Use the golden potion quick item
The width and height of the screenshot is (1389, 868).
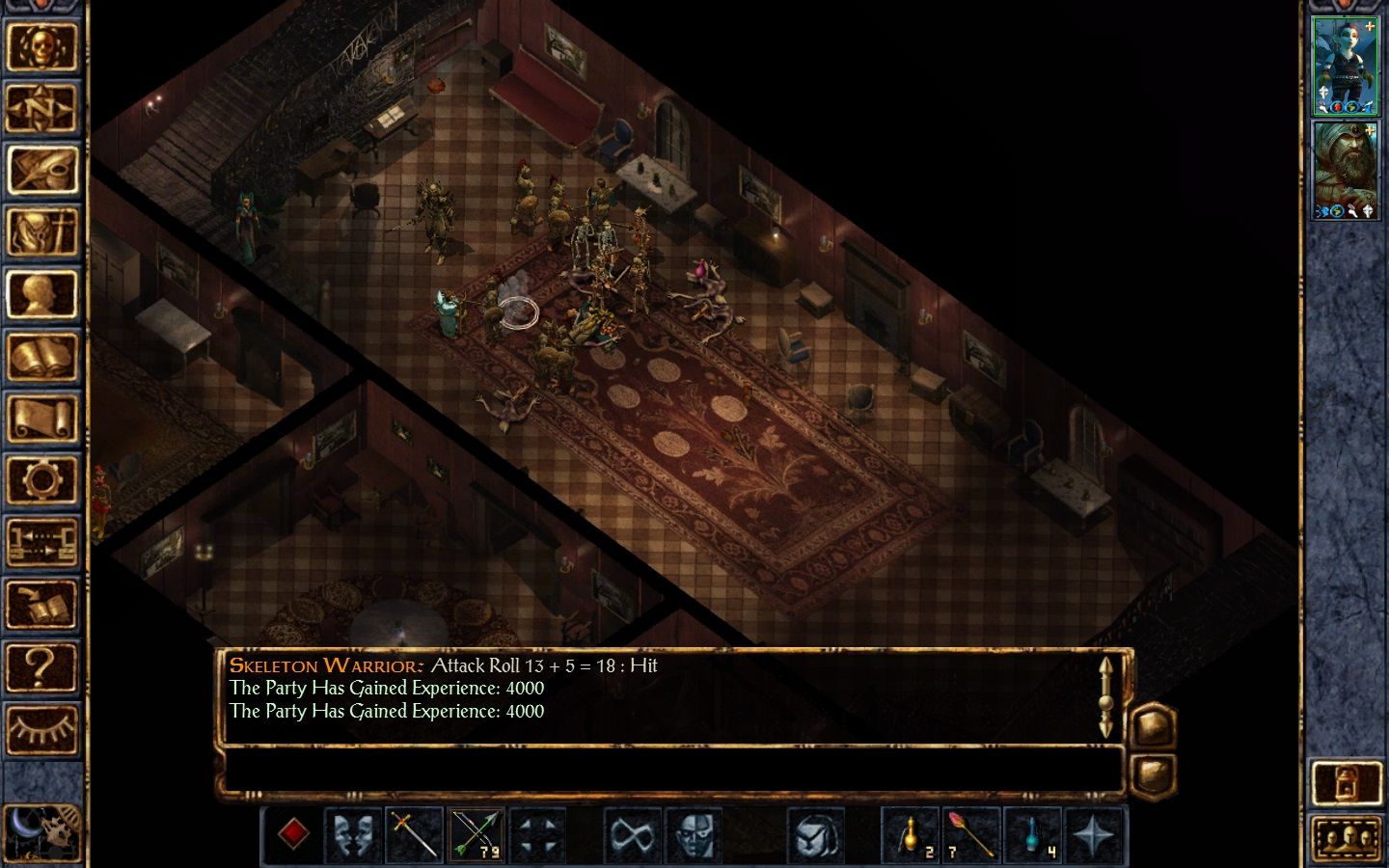[x=910, y=833]
